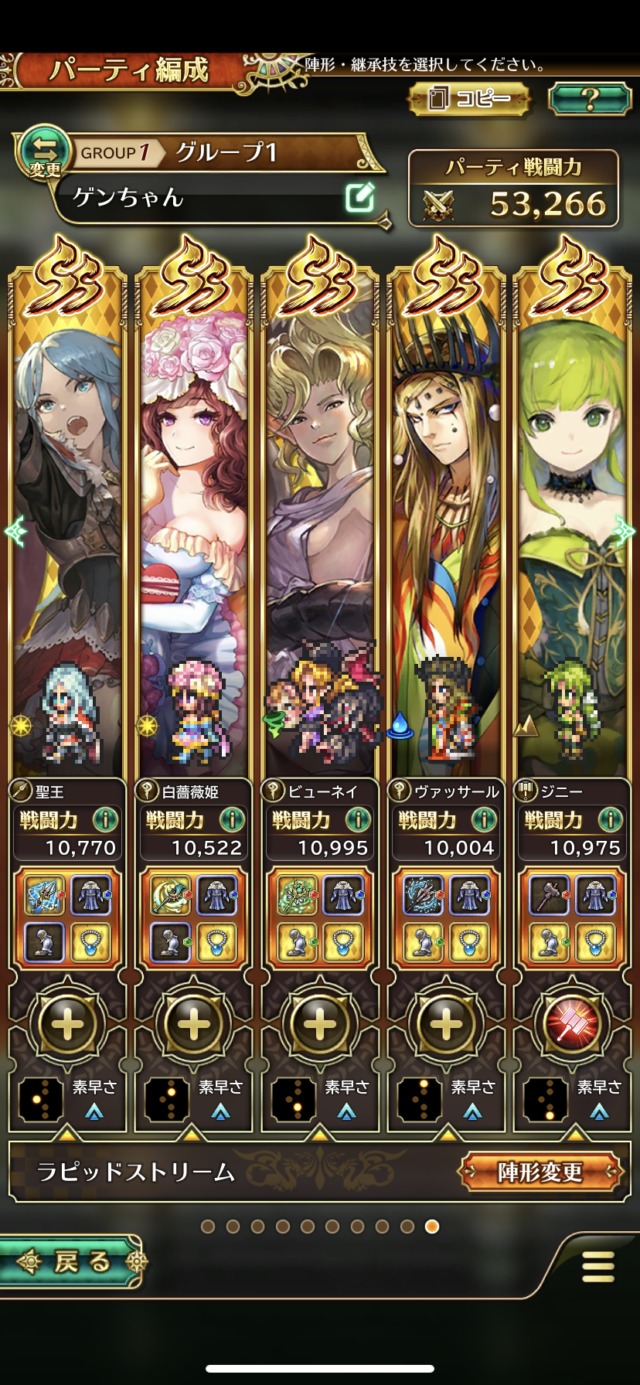Screen dimensions: 640x1385
Task: Click the question mark help button
Action: tap(589, 98)
